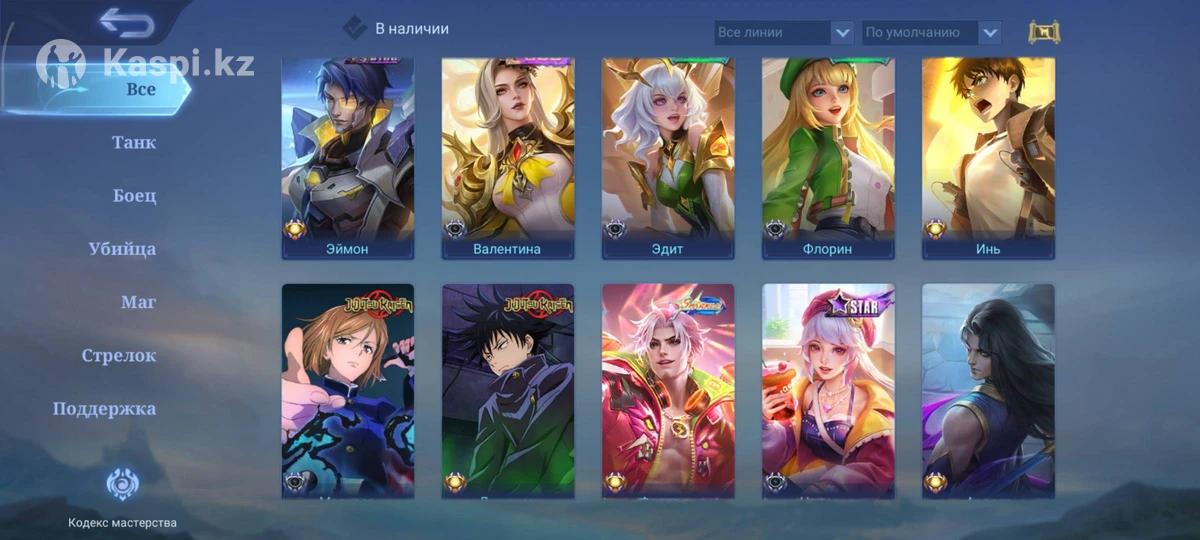Viewport: 1200px width, 540px height.
Task: Pick the Эдит hero card
Action: click(668, 158)
